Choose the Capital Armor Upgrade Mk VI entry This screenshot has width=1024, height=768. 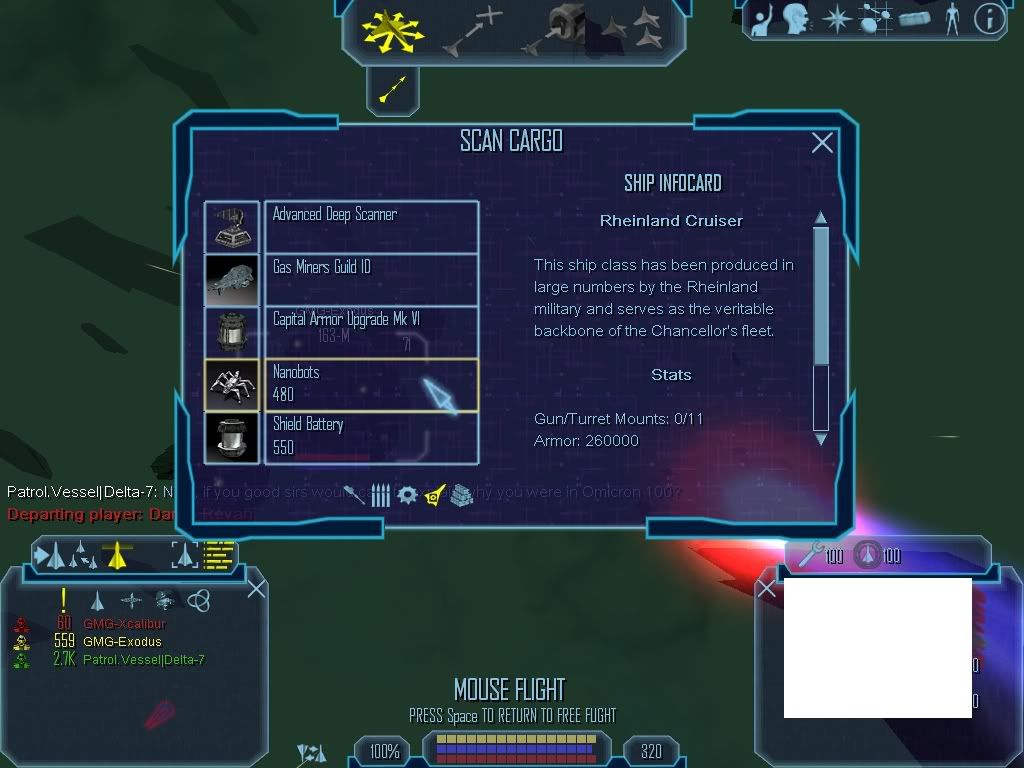pyautogui.click(x=341, y=332)
